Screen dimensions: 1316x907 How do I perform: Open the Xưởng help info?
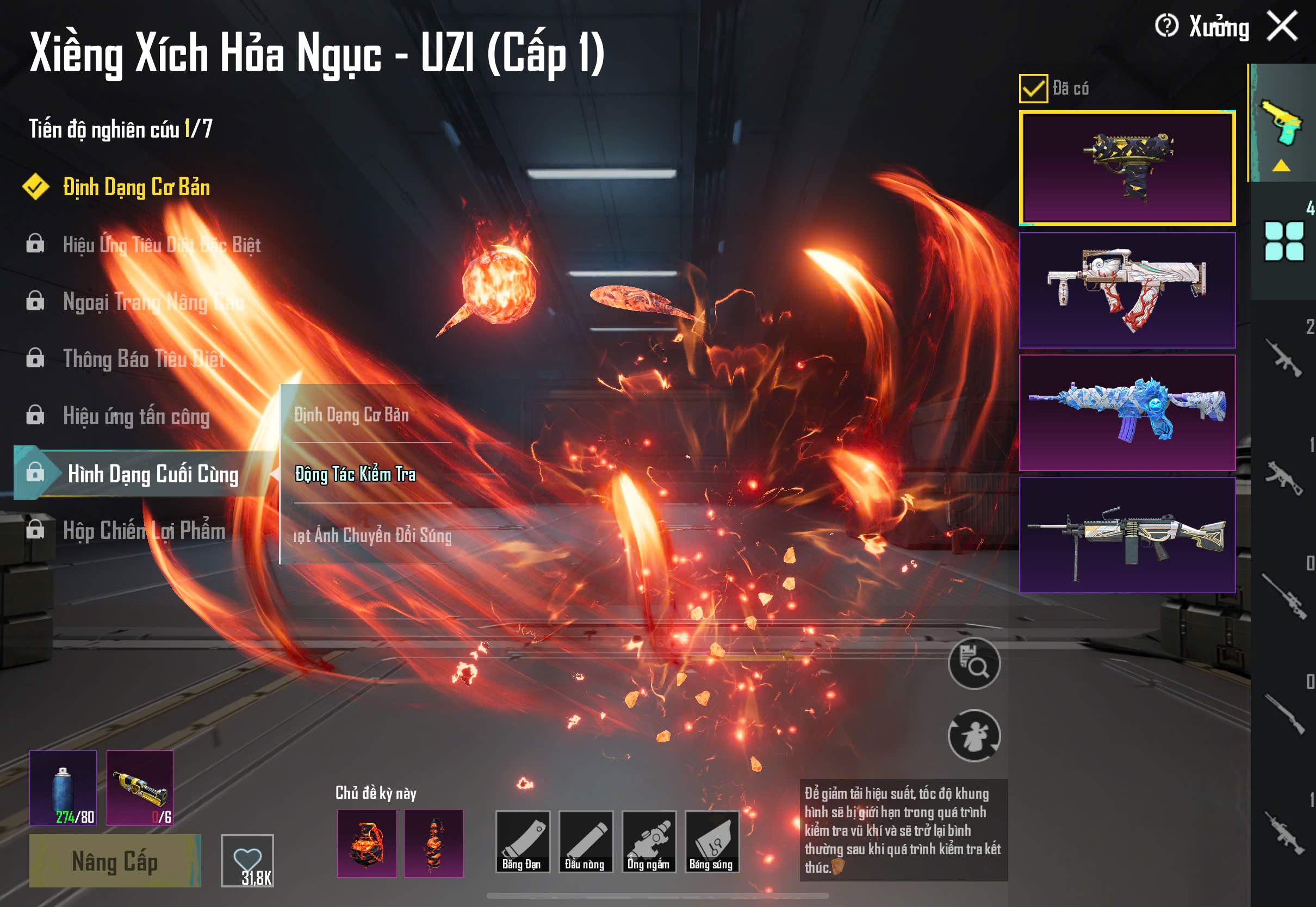pos(1166,26)
